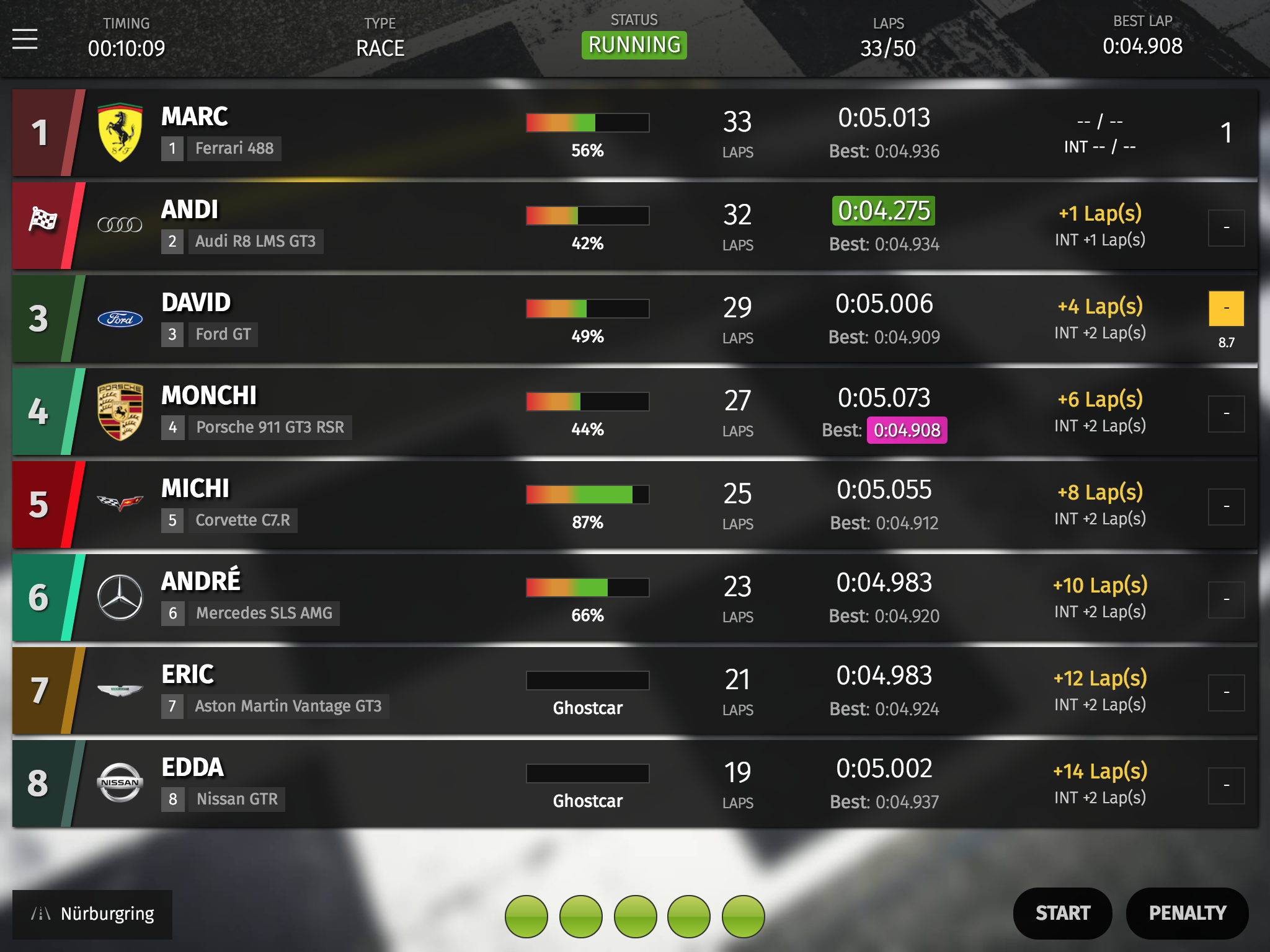This screenshot has height=952, width=1270.
Task: Open the PENALTY button
Action: pyautogui.click(x=1187, y=913)
